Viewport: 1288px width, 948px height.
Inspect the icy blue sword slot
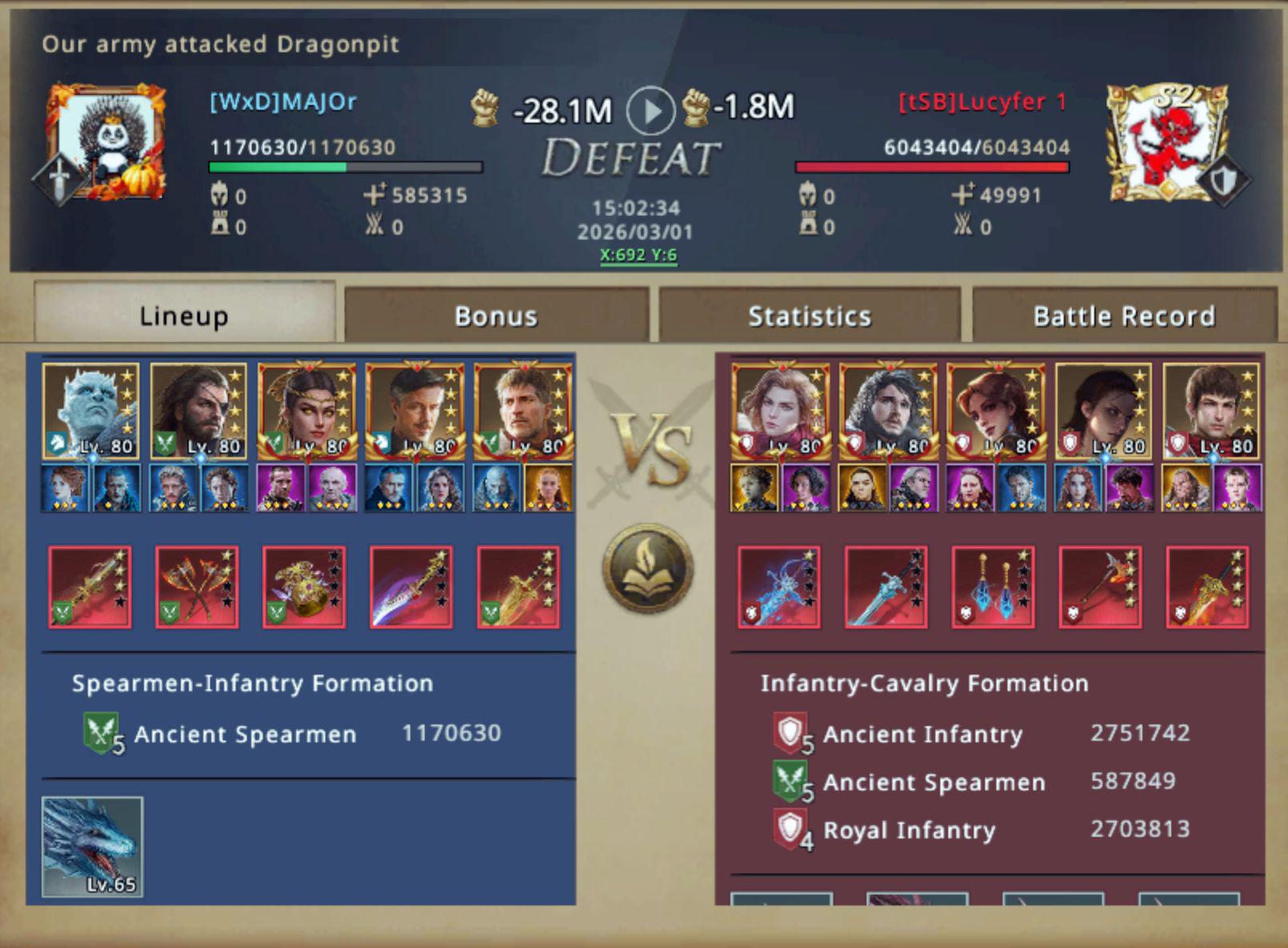(886, 587)
